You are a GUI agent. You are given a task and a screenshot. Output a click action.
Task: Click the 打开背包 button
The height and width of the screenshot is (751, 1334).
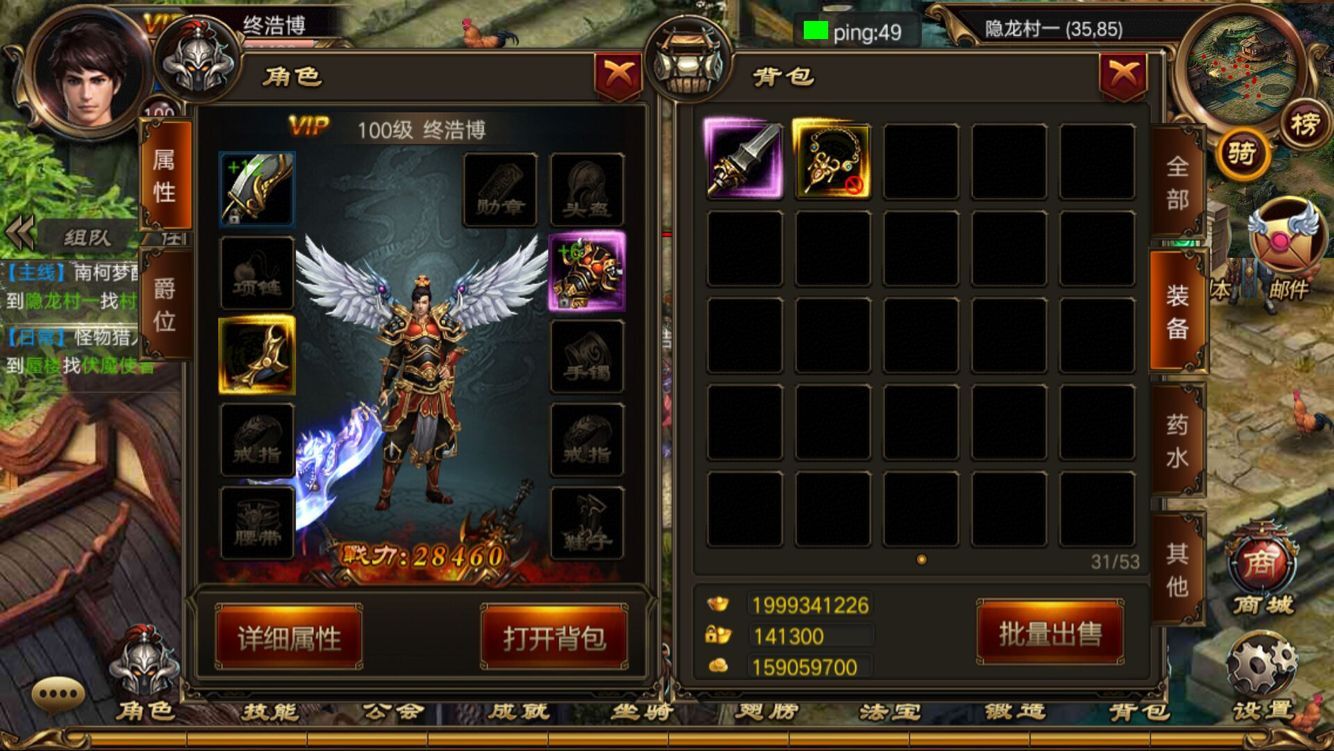coord(554,637)
